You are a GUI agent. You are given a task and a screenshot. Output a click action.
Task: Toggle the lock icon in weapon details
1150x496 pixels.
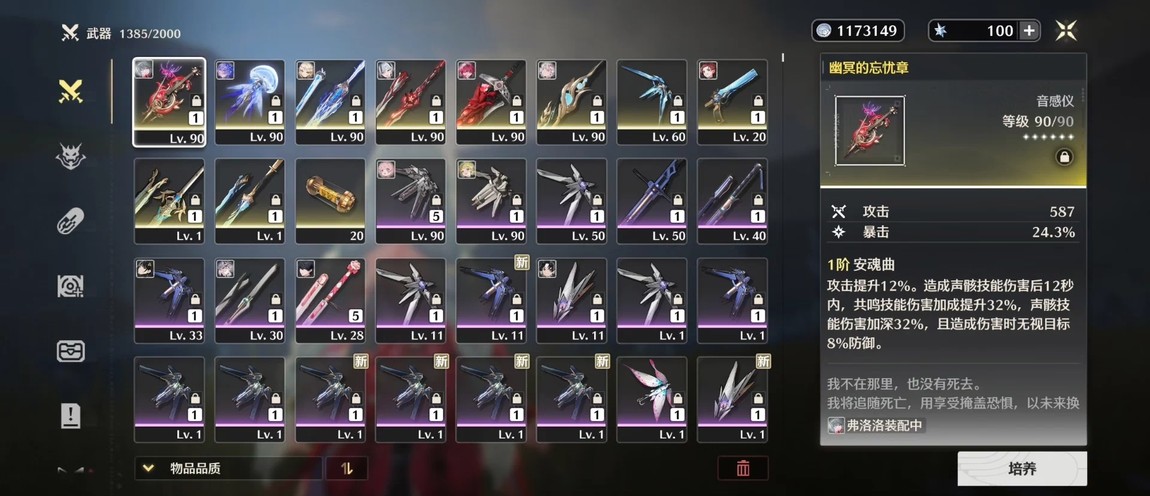coord(1064,158)
